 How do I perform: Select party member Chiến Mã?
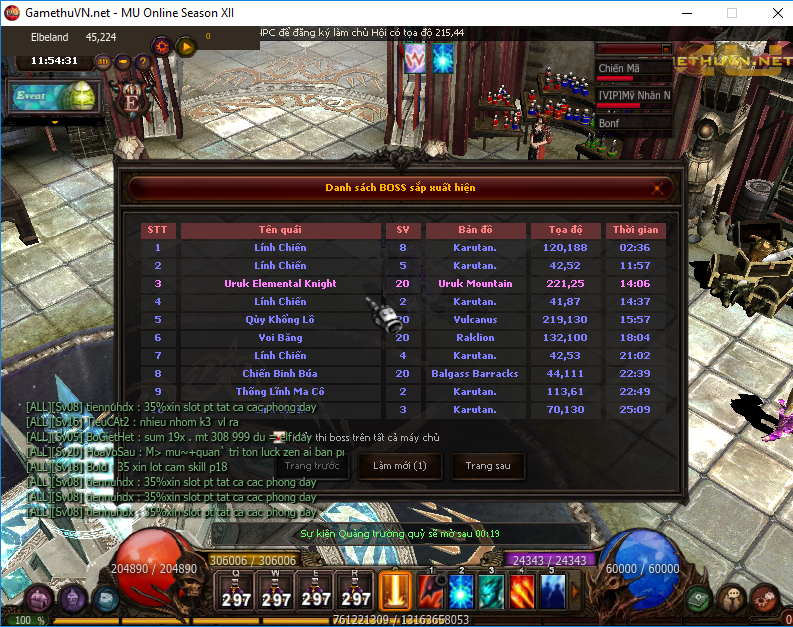pos(634,69)
